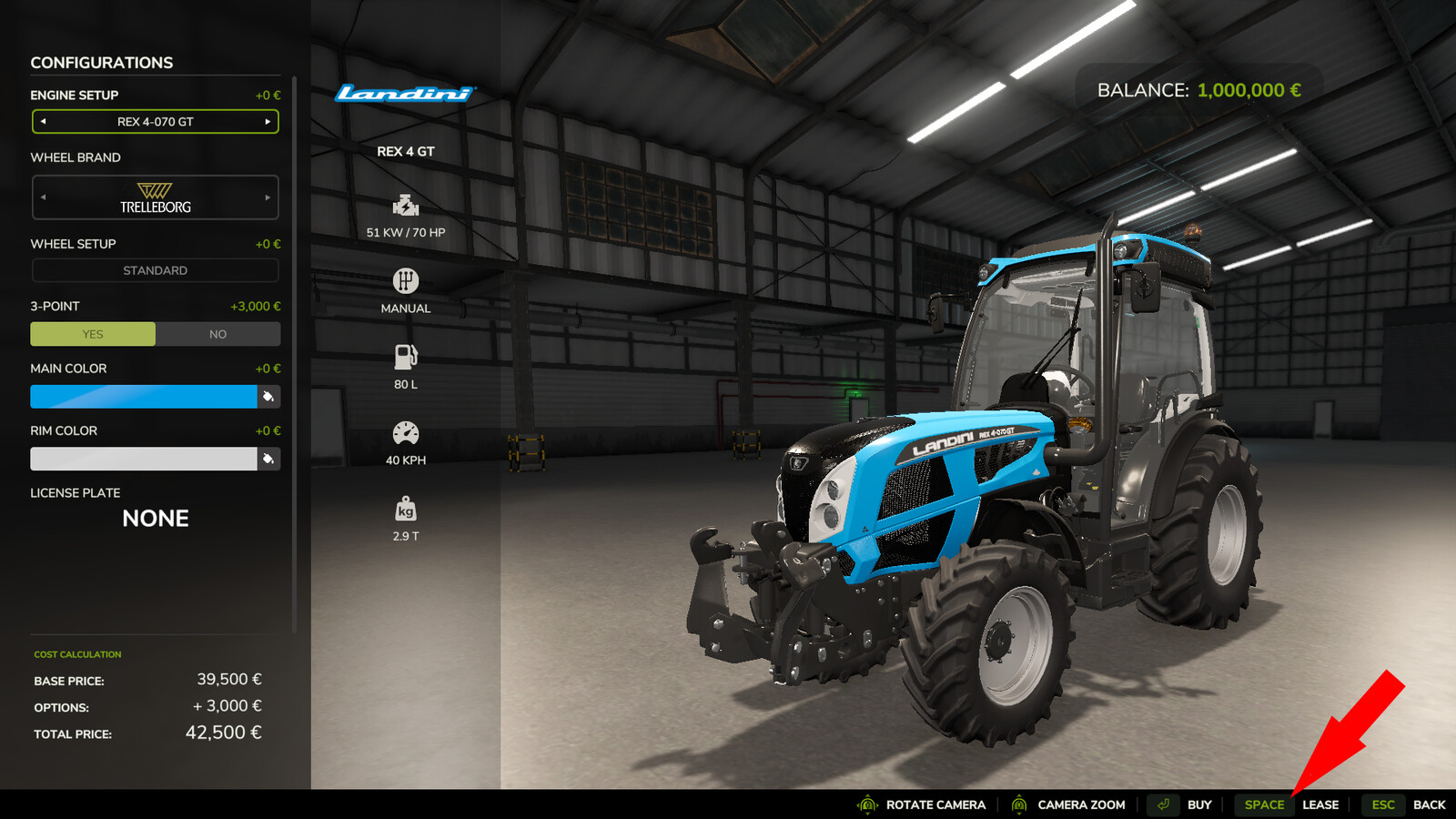
Task: Open the rim color paint bucket picker
Action: 268,459
